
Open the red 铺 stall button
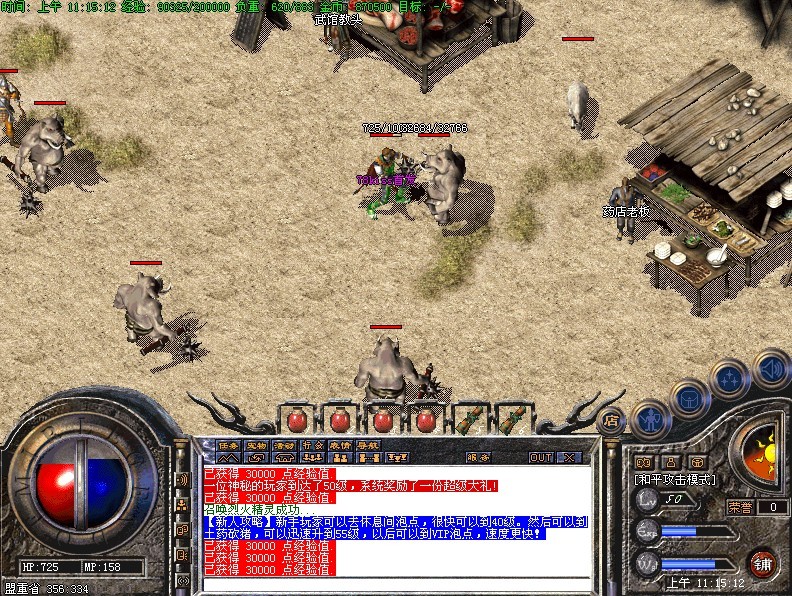point(762,562)
